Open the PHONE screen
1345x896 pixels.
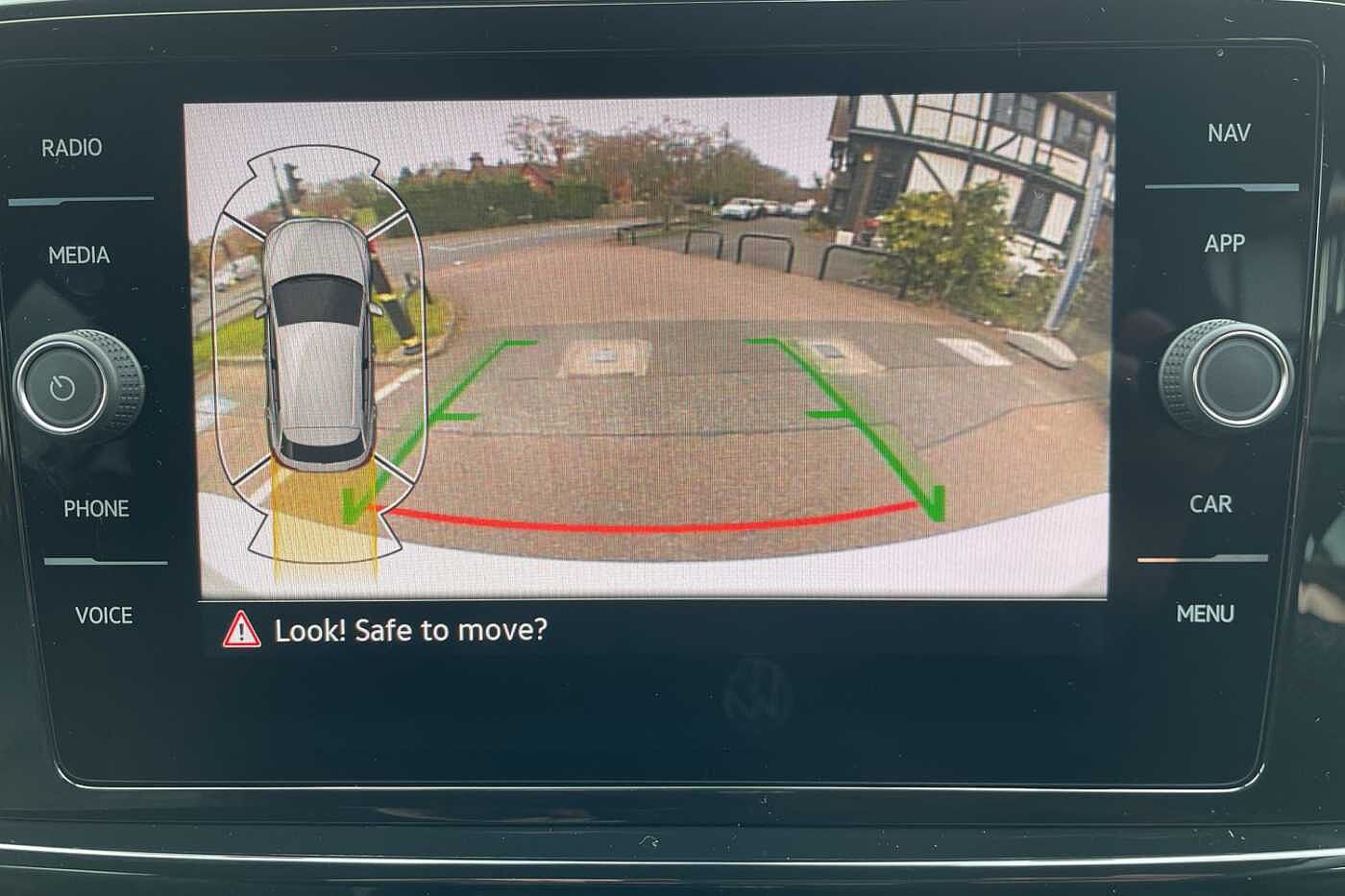(x=96, y=508)
